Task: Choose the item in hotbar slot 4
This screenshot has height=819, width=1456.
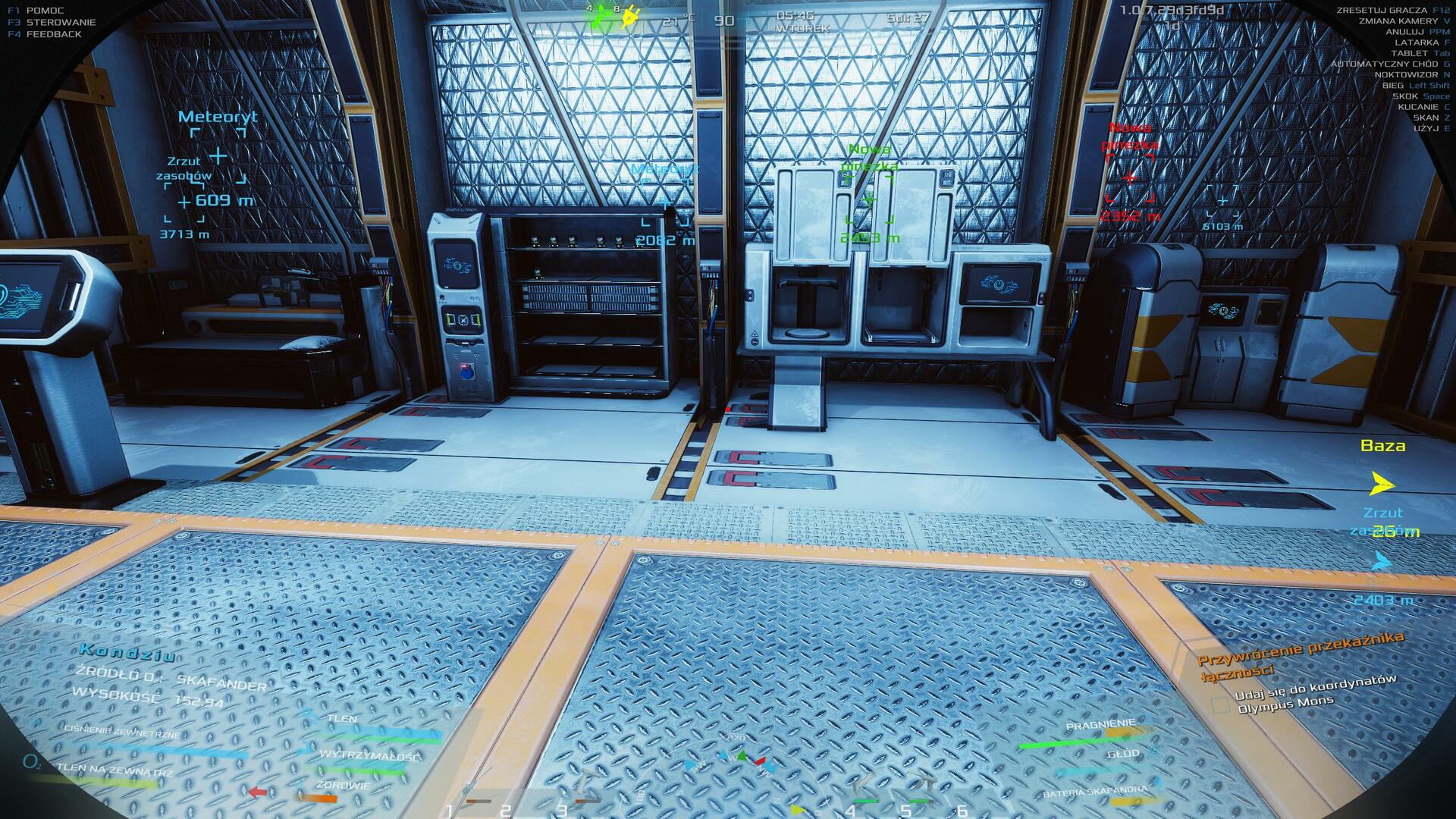Action: (865, 791)
